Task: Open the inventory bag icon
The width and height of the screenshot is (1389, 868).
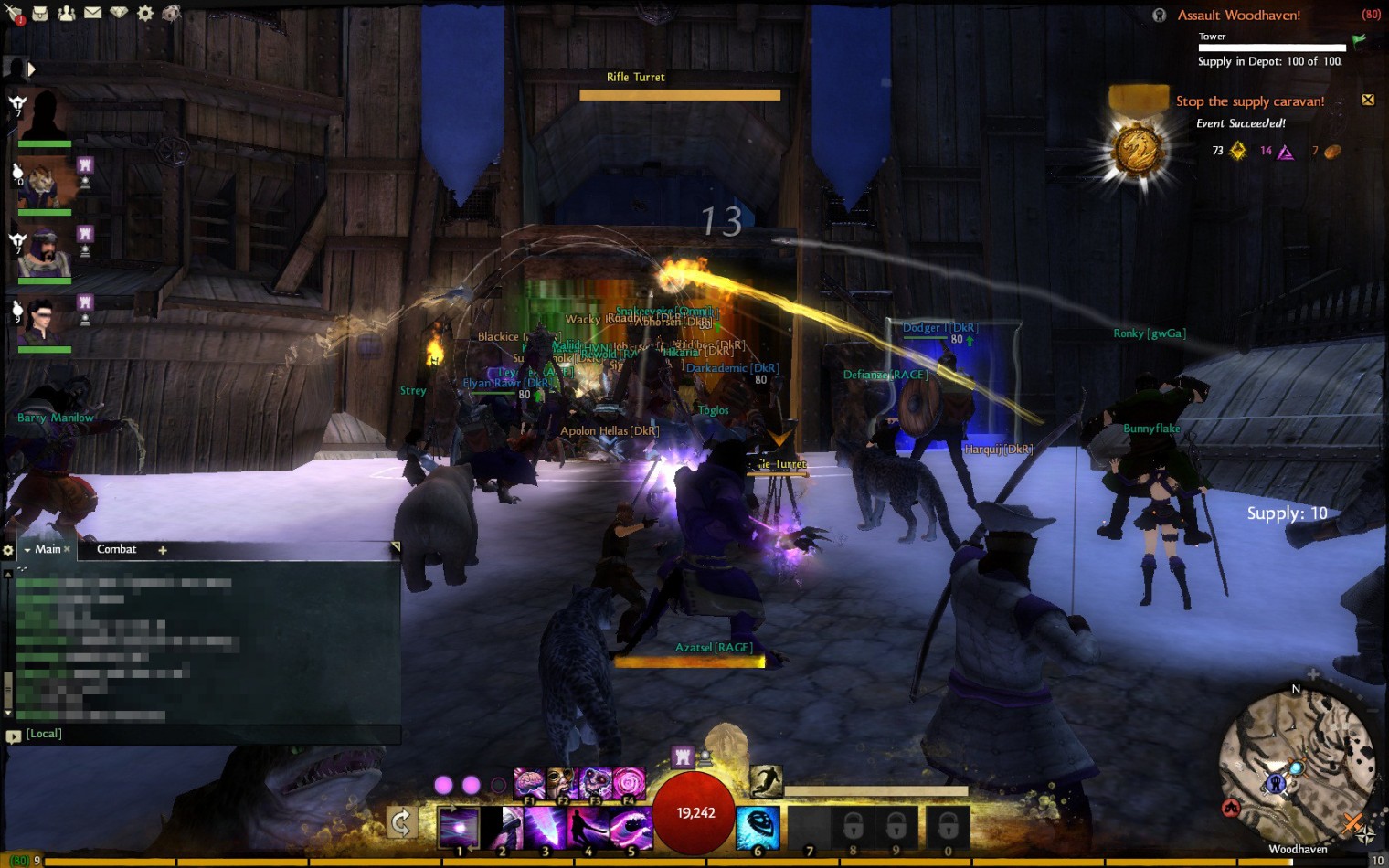Action: pyautogui.click(x=40, y=13)
